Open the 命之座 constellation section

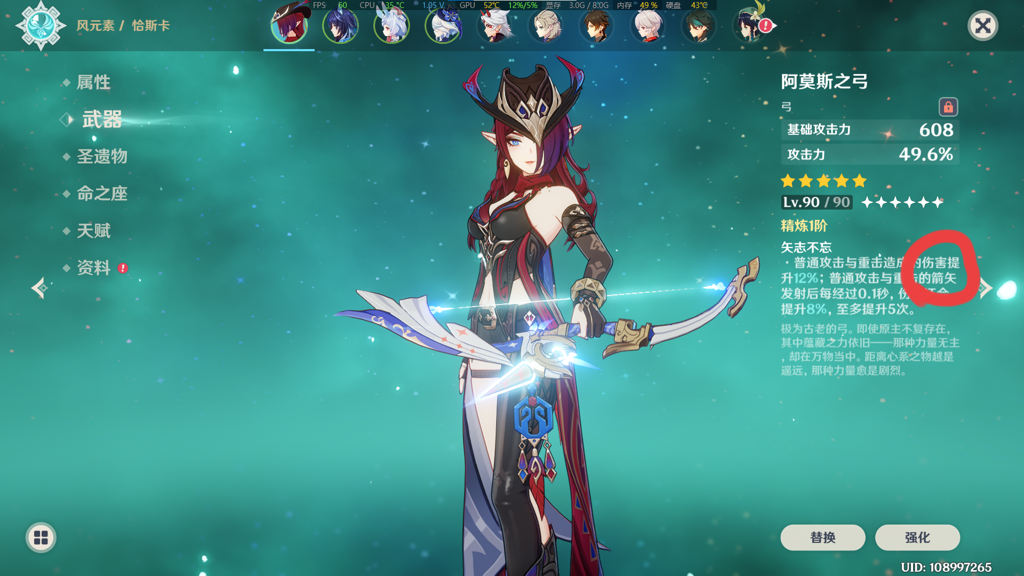pos(101,194)
